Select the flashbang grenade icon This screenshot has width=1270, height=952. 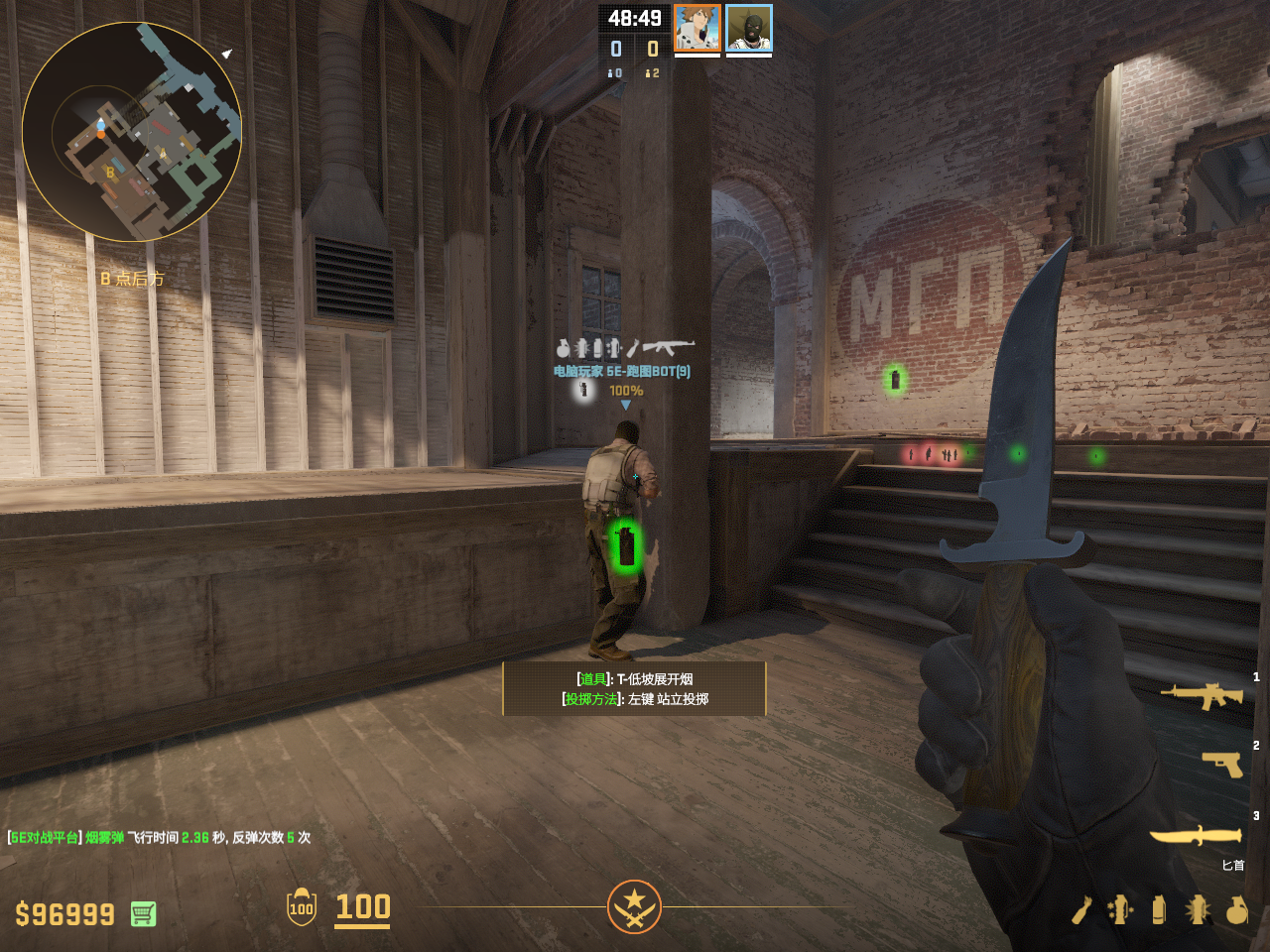pos(1198,909)
